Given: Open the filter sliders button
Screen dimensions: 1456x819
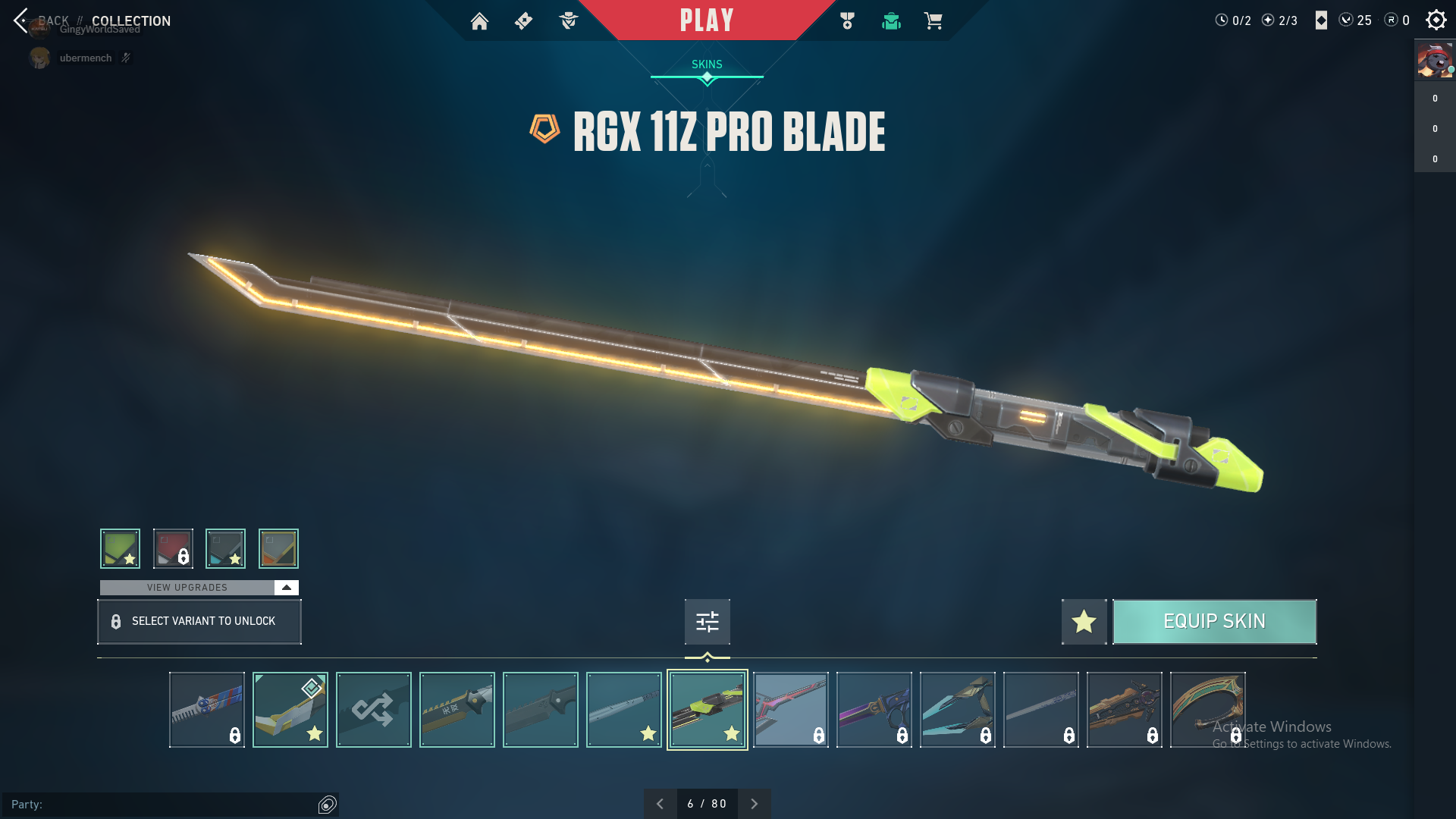Looking at the screenshot, I should pos(707,622).
